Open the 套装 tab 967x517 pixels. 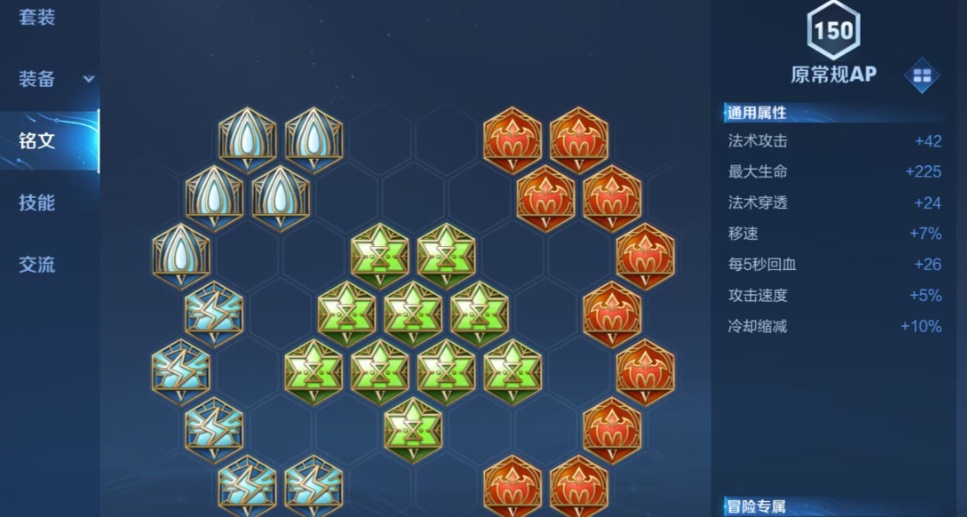[37, 17]
